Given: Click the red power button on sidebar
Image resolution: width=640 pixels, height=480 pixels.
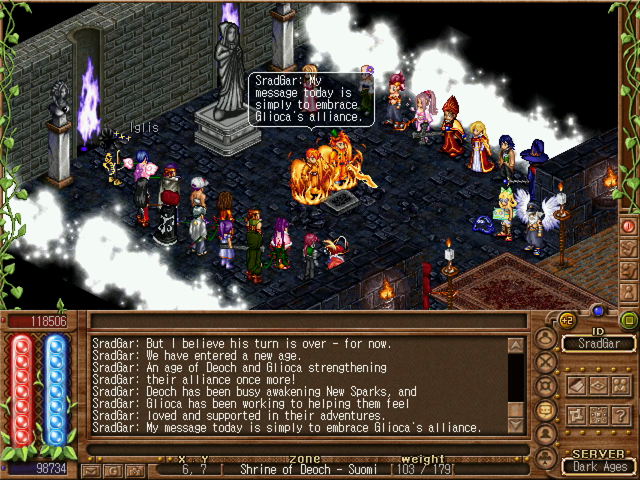Looking at the screenshot, I should coord(628,226).
